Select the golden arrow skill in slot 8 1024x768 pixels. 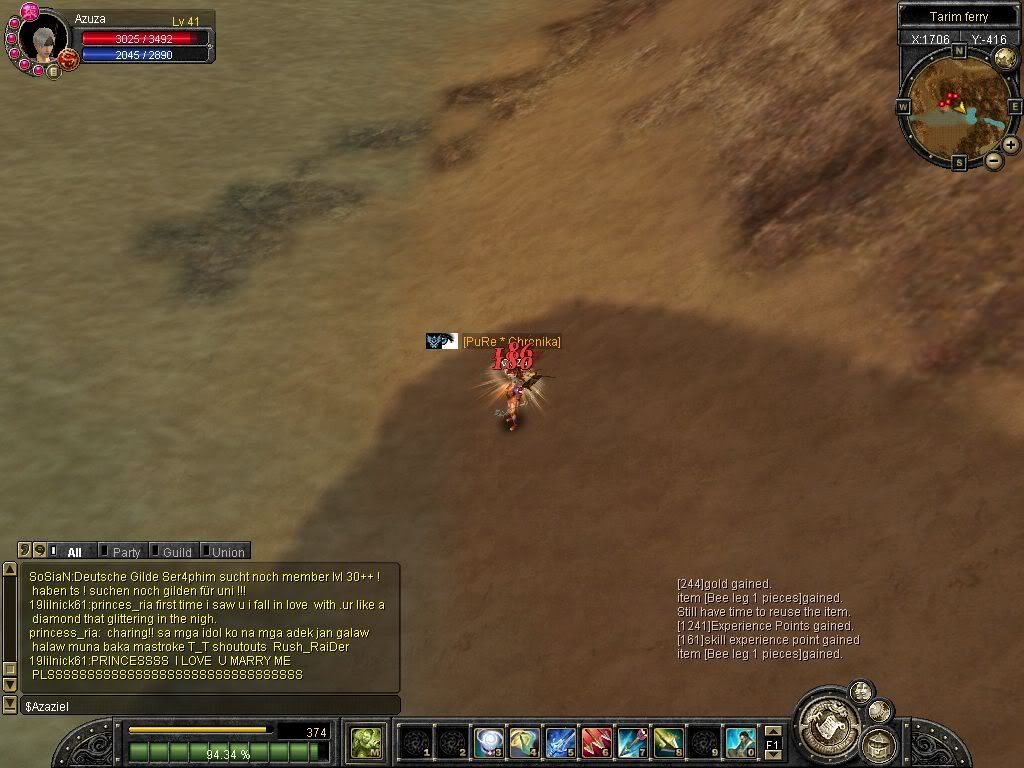tap(668, 742)
